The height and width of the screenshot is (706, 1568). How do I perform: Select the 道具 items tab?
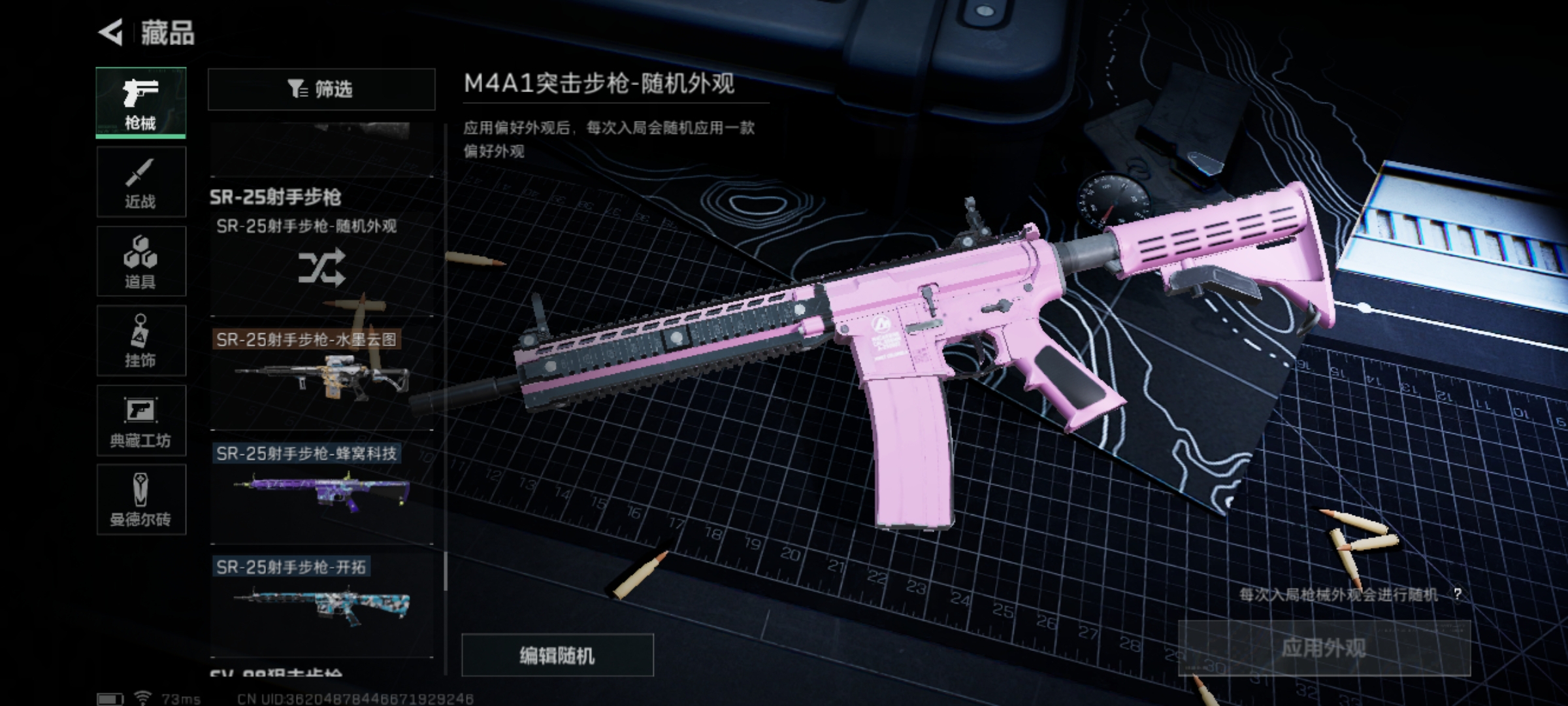pos(140,261)
